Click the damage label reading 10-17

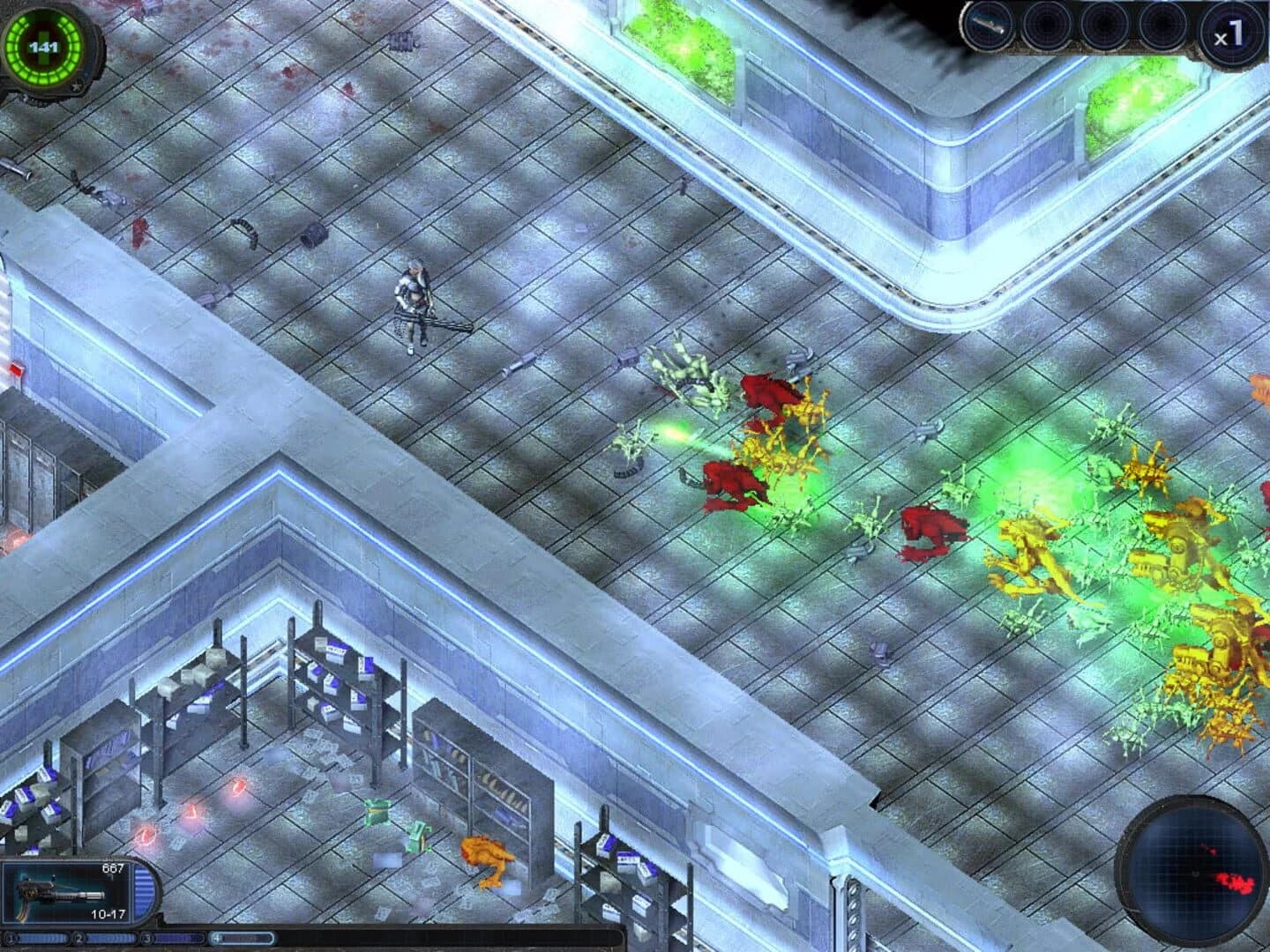108,914
